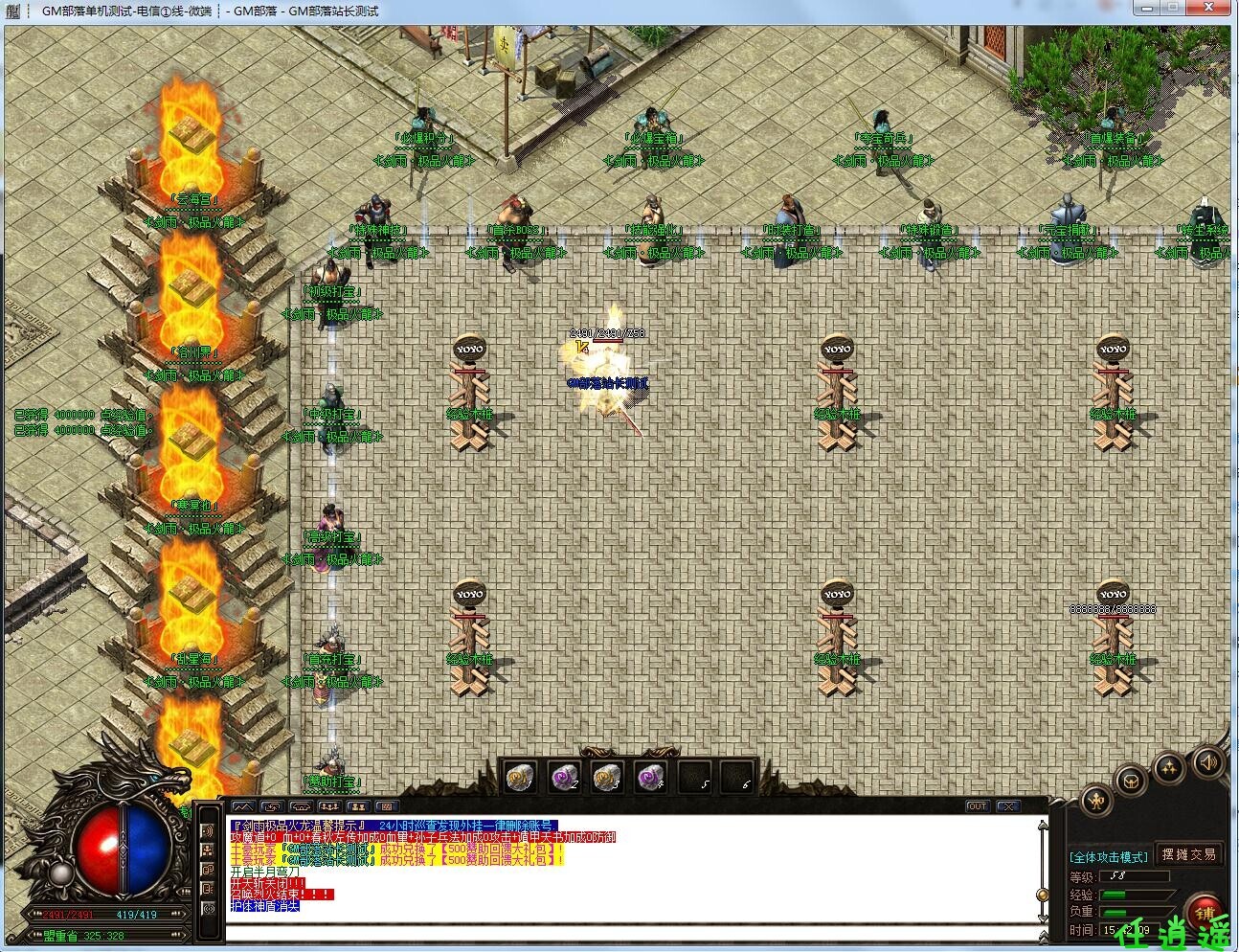The height and width of the screenshot is (952, 1239).
Task: Switch to the second chat tab icon above messages
Action: click(x=271, y=806)
